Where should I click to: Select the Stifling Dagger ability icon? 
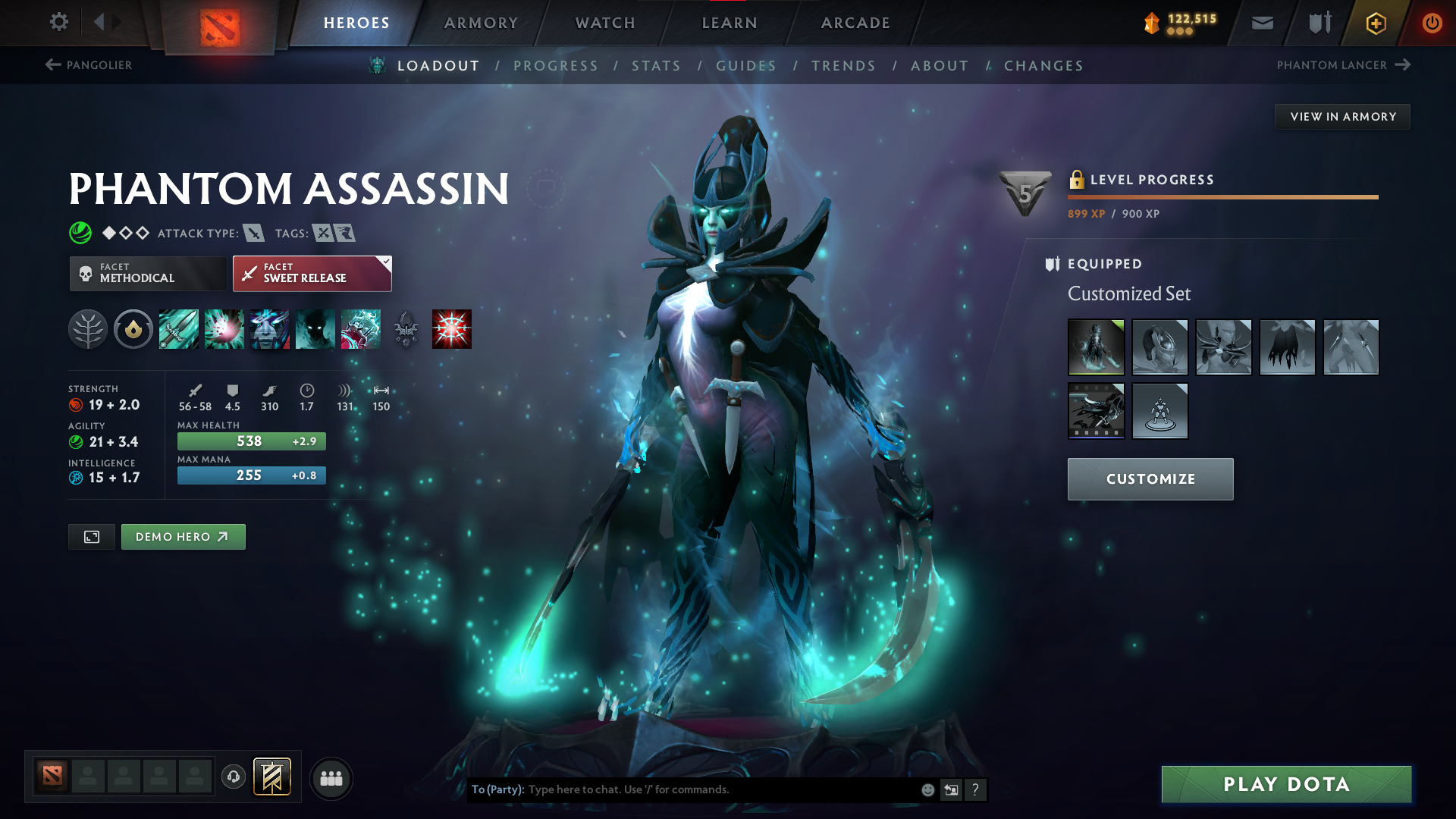pos(178,329)
